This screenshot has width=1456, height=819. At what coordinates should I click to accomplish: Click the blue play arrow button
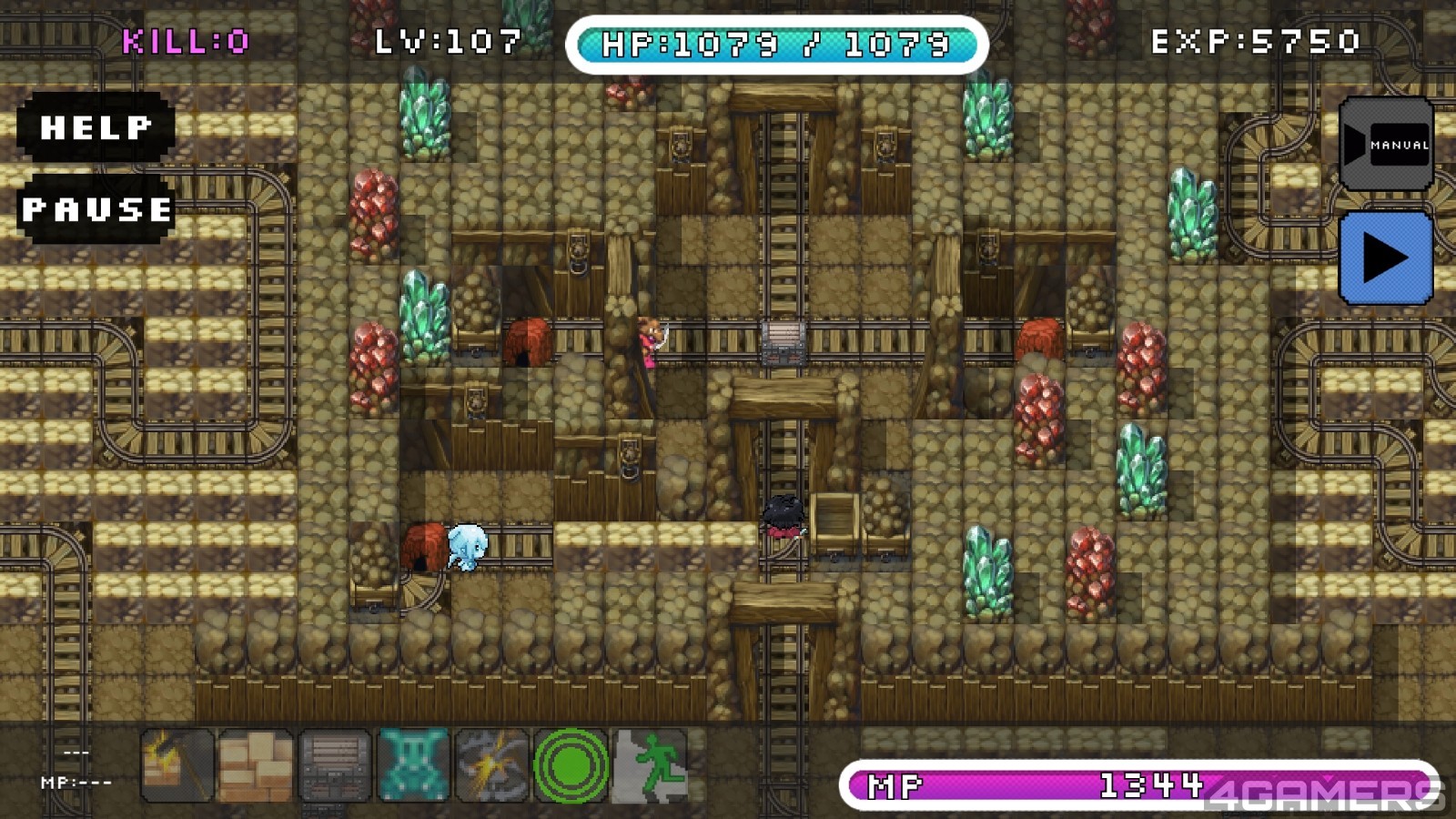click(x=1385, y=258)
